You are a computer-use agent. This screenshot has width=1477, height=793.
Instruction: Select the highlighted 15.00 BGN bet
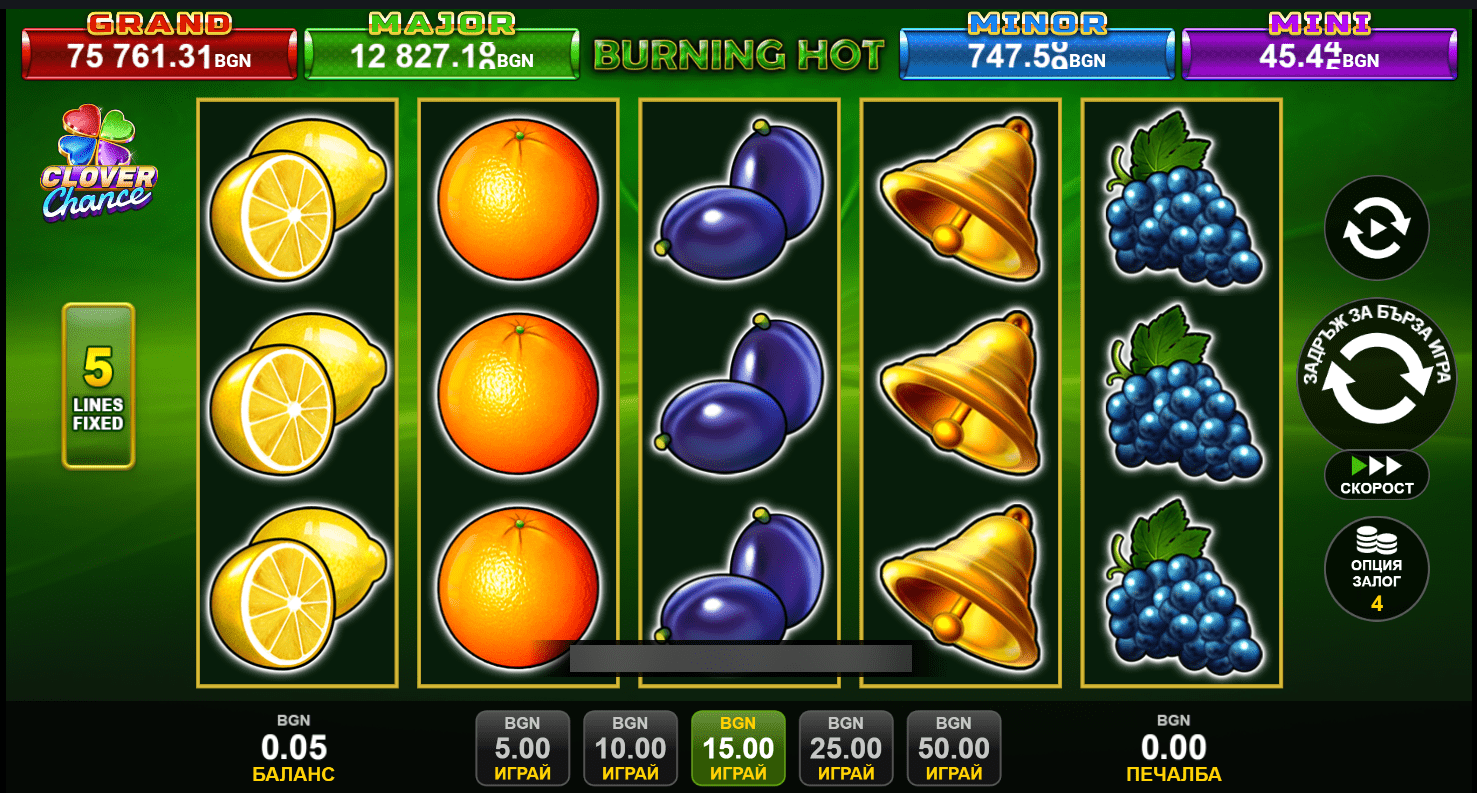click(738, 748)
